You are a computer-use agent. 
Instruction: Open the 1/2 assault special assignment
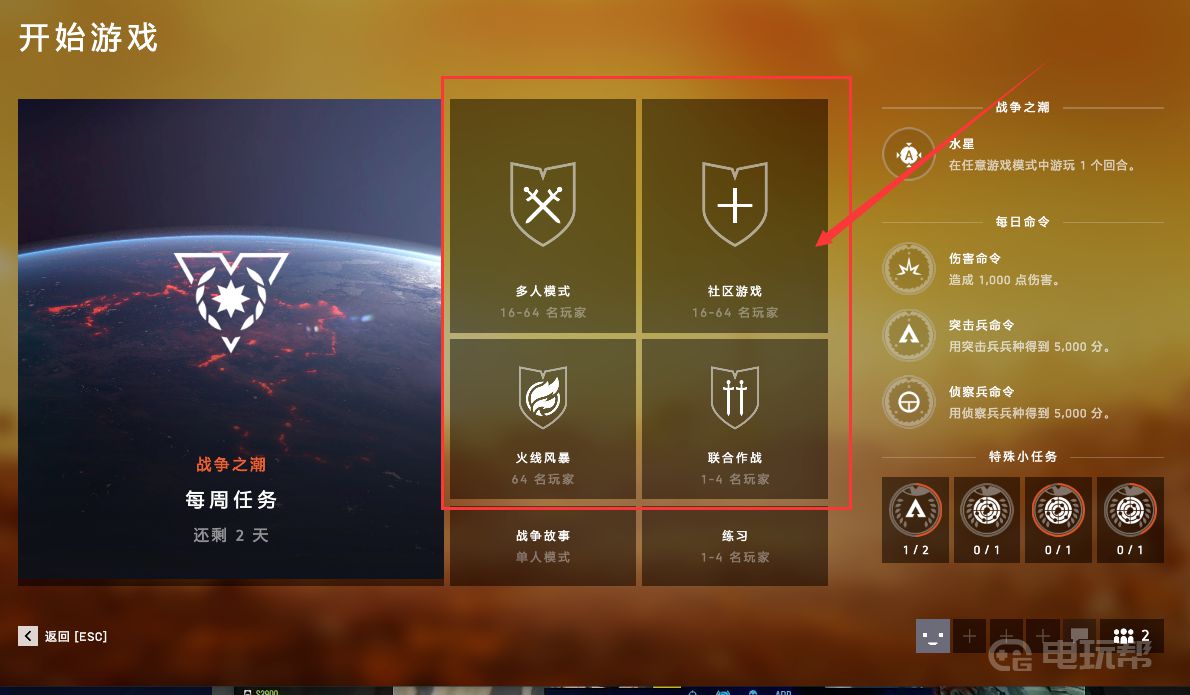point(915,519)
